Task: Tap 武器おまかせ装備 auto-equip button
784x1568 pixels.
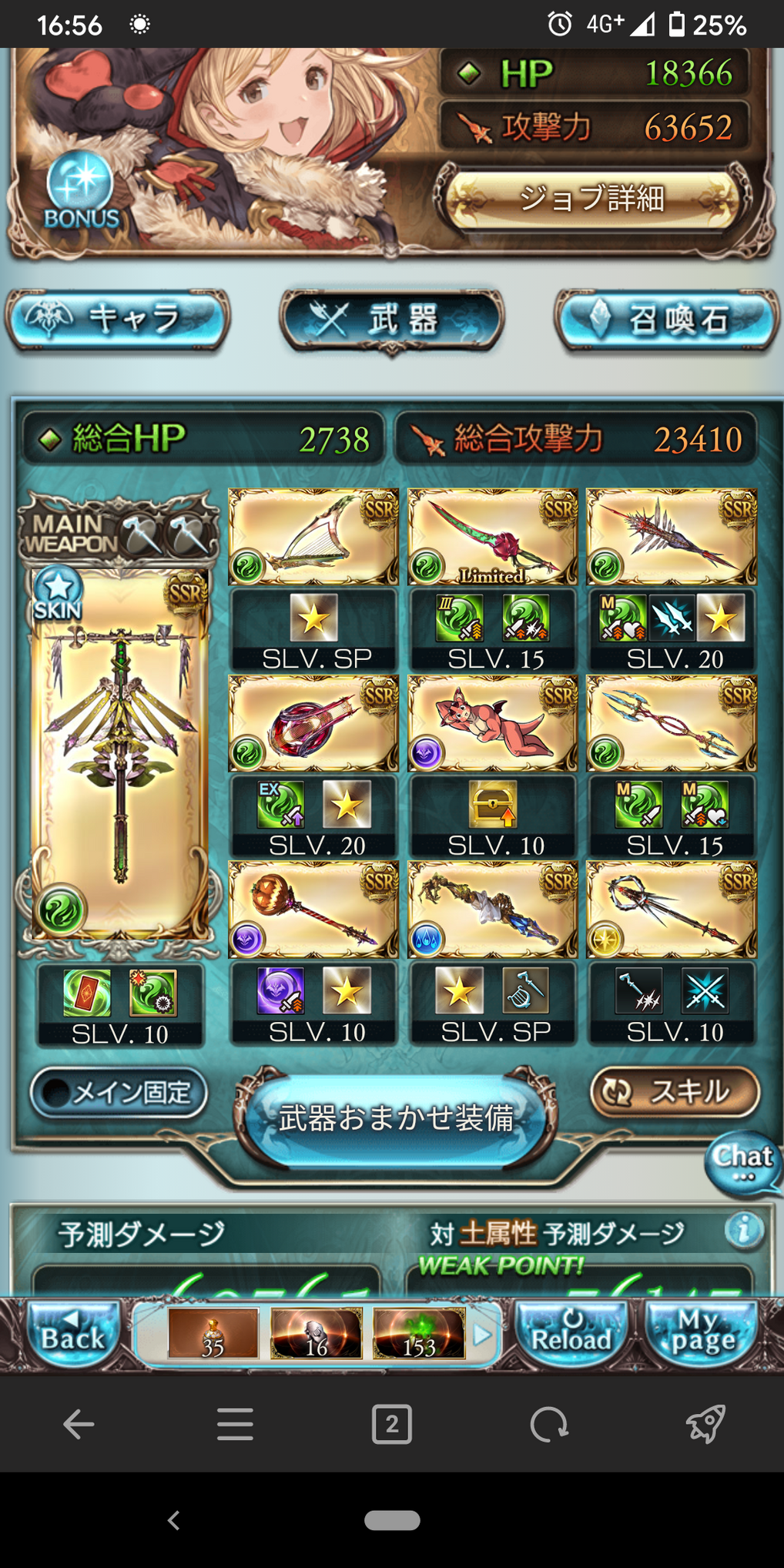Action: point(395,1117)
